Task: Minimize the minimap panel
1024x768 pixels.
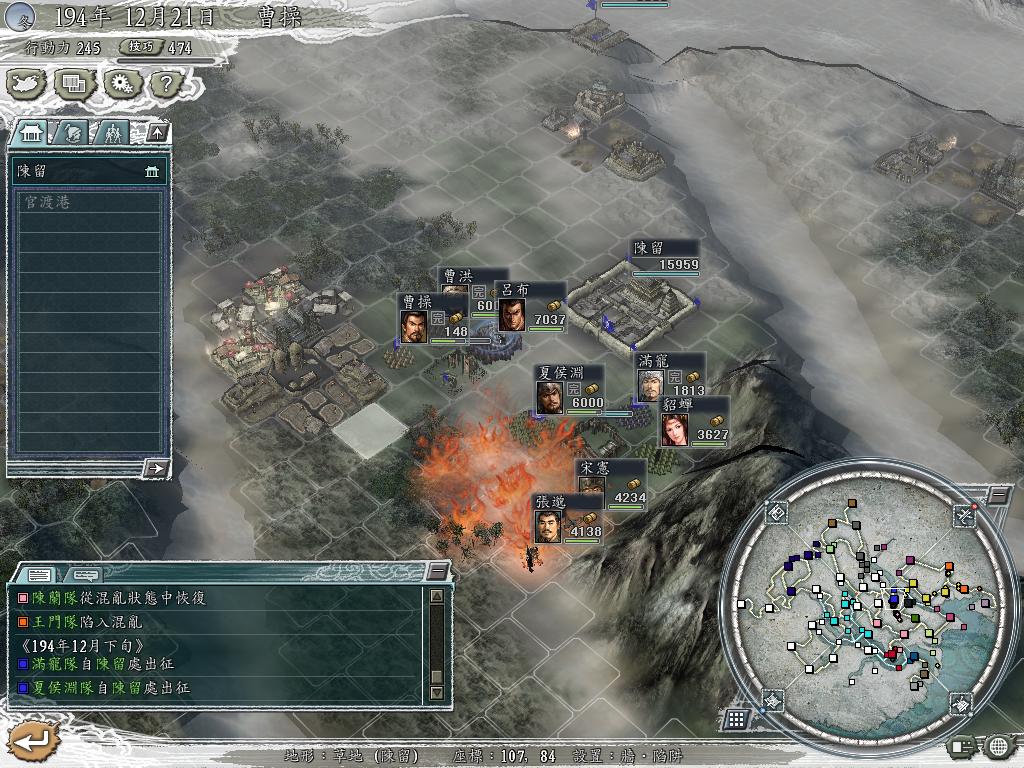Action: [x=998, y=496]
